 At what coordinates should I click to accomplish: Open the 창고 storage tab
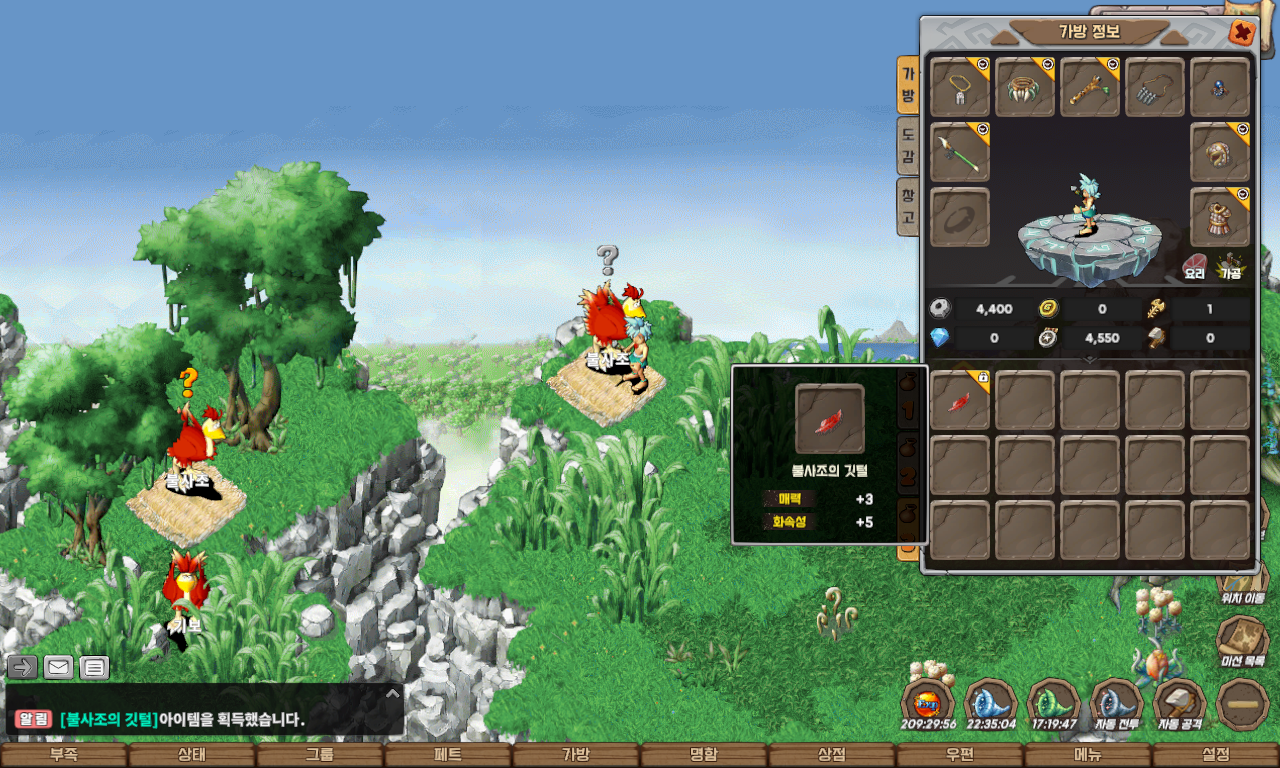tap(908, 206)
